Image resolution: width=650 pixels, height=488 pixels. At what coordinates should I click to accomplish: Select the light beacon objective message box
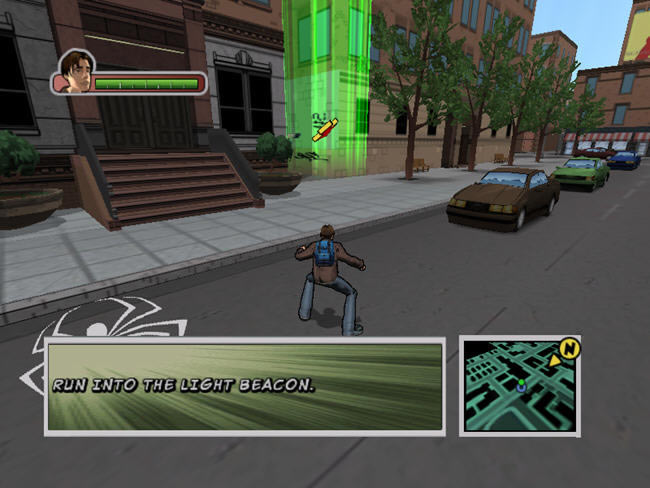coord(244,386)
